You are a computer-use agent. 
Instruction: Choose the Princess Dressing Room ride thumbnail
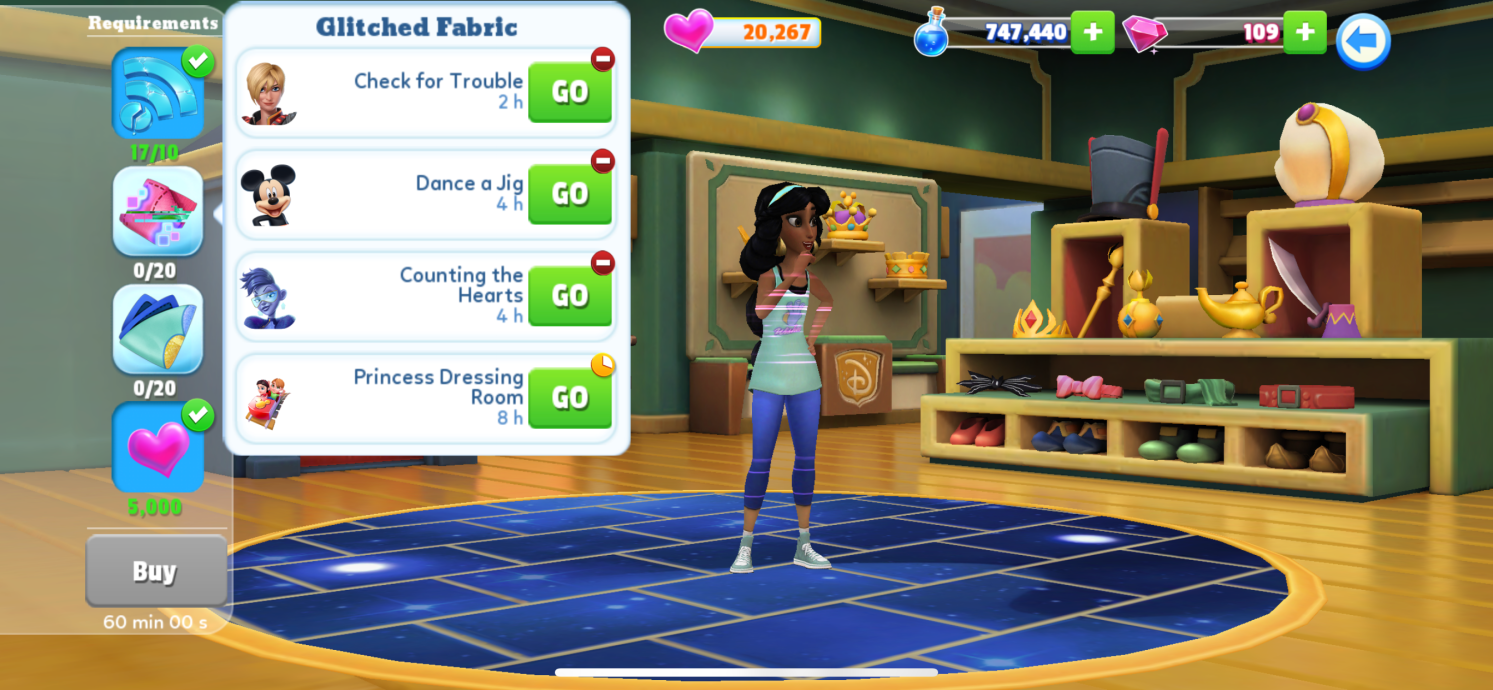[267, 400]
